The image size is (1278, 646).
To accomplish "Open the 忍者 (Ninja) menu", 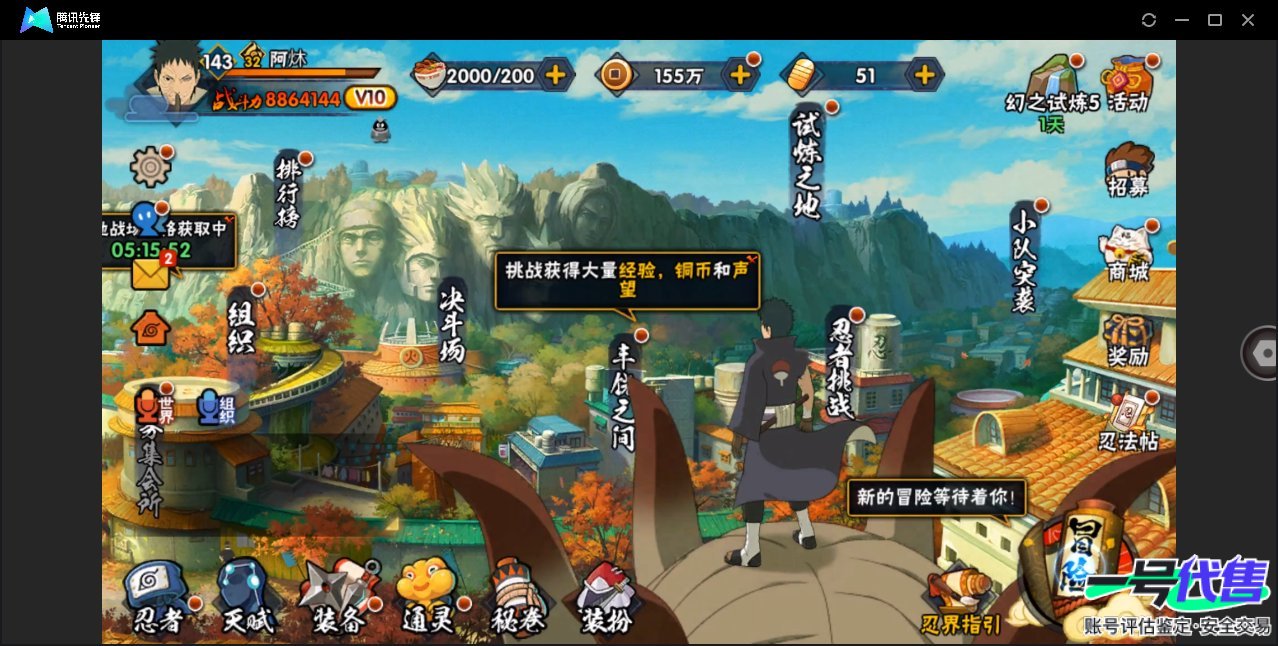I will pos(158,597).
